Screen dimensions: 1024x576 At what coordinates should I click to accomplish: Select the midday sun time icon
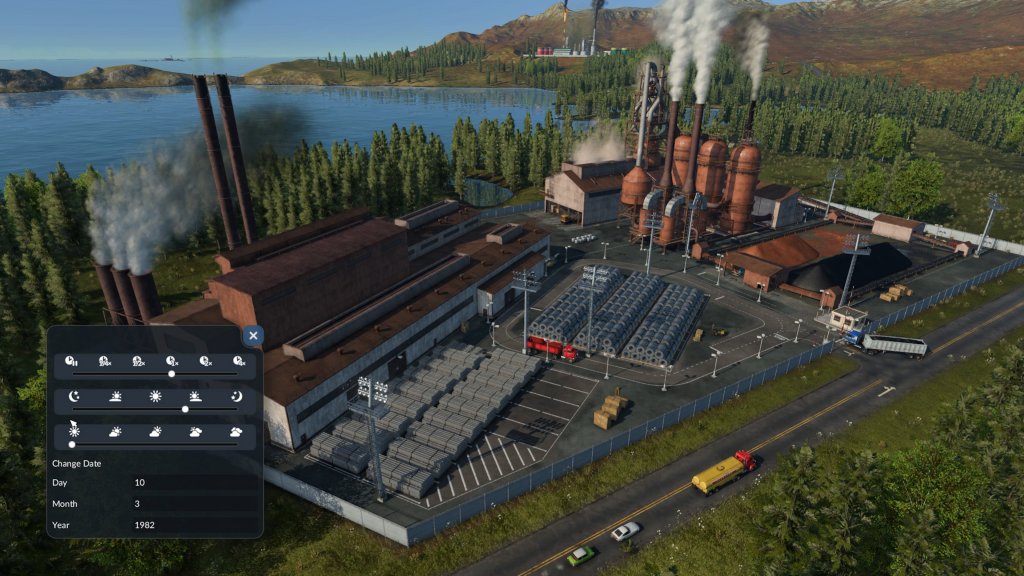tap(155, 396)
